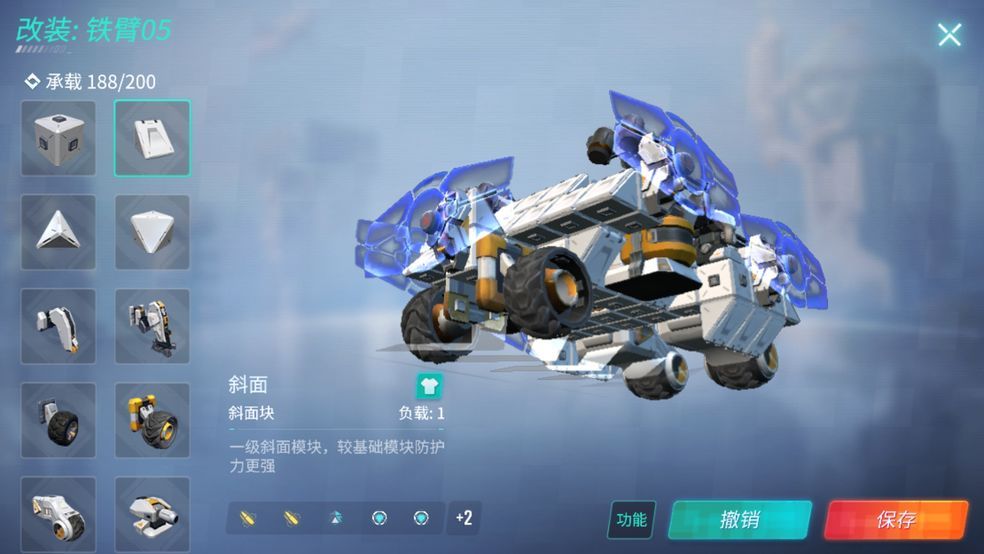Save the vehicle with the 保存 button
Image resolution: width=984 pixels, height=554 pixels.
896,519
